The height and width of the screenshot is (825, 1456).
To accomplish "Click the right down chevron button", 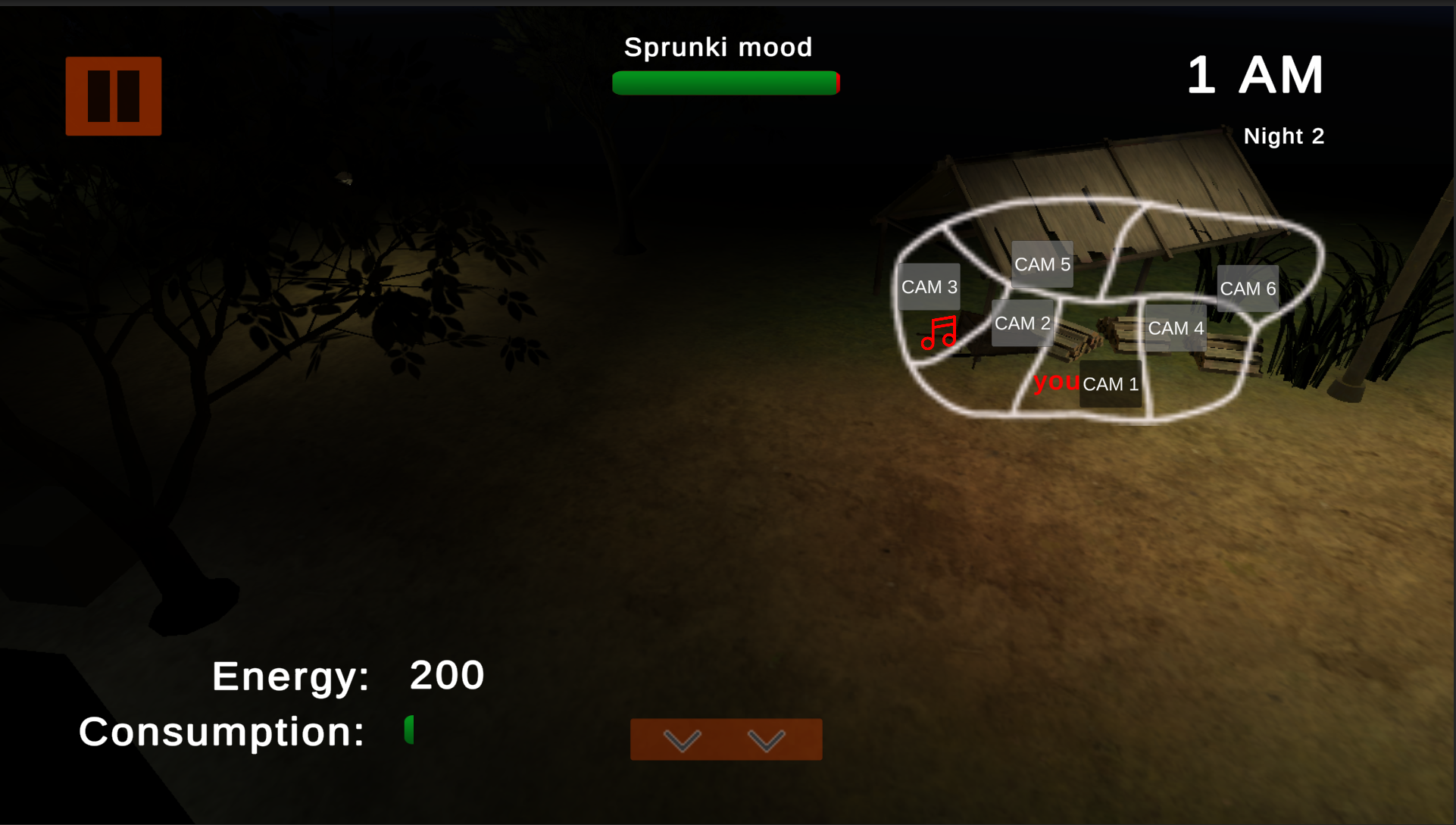I will [767, 740].
